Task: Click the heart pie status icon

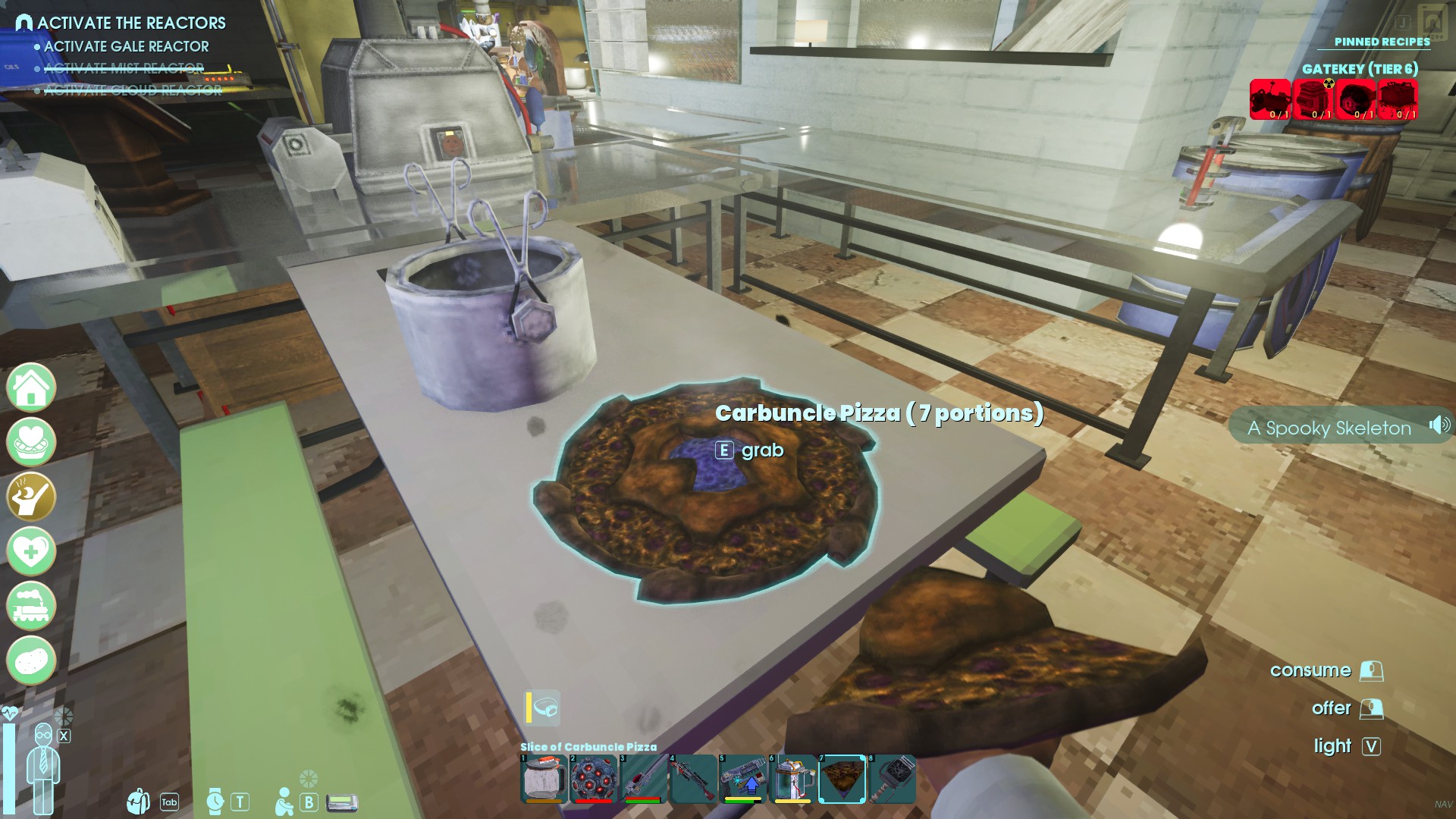Action: 31,442
